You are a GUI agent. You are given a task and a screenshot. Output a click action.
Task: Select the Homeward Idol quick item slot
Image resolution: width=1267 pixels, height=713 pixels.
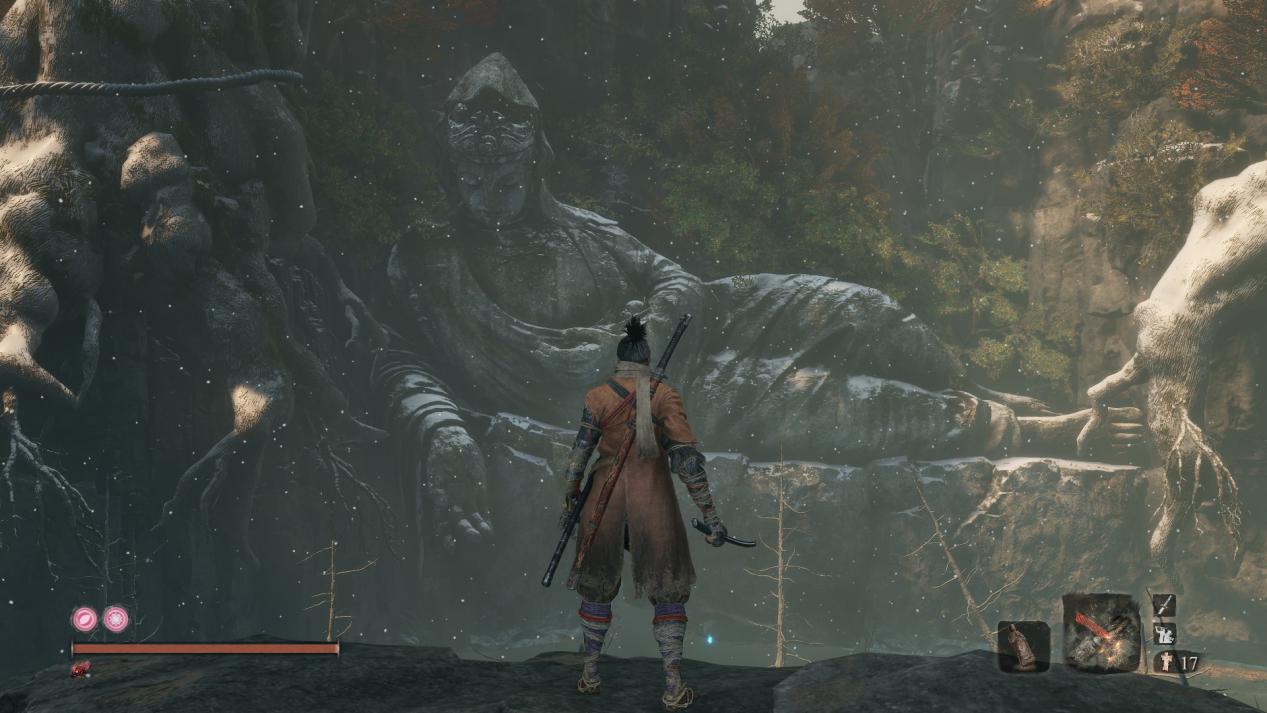tap(1023, 646)
